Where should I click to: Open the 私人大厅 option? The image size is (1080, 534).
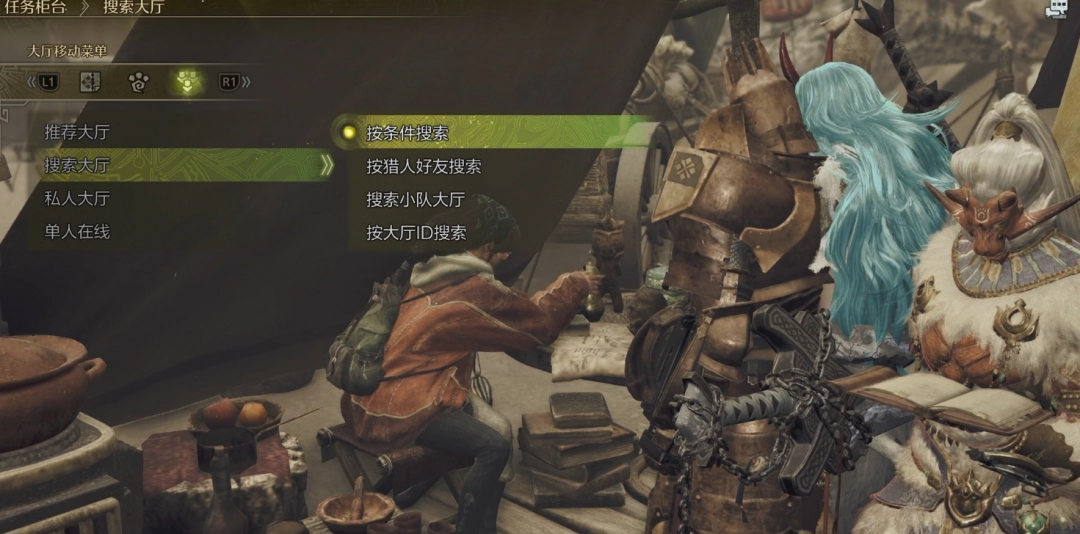pos(77,198)
